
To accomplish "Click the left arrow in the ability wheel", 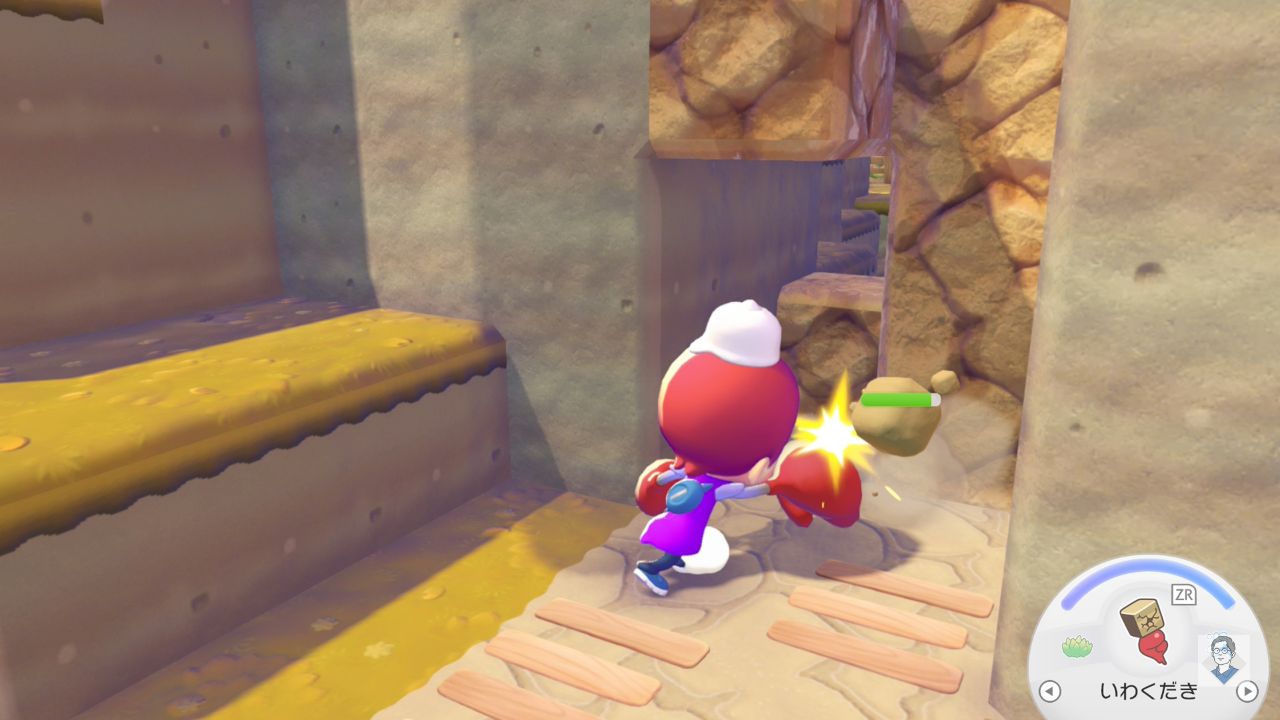I will click(1049, 691).
